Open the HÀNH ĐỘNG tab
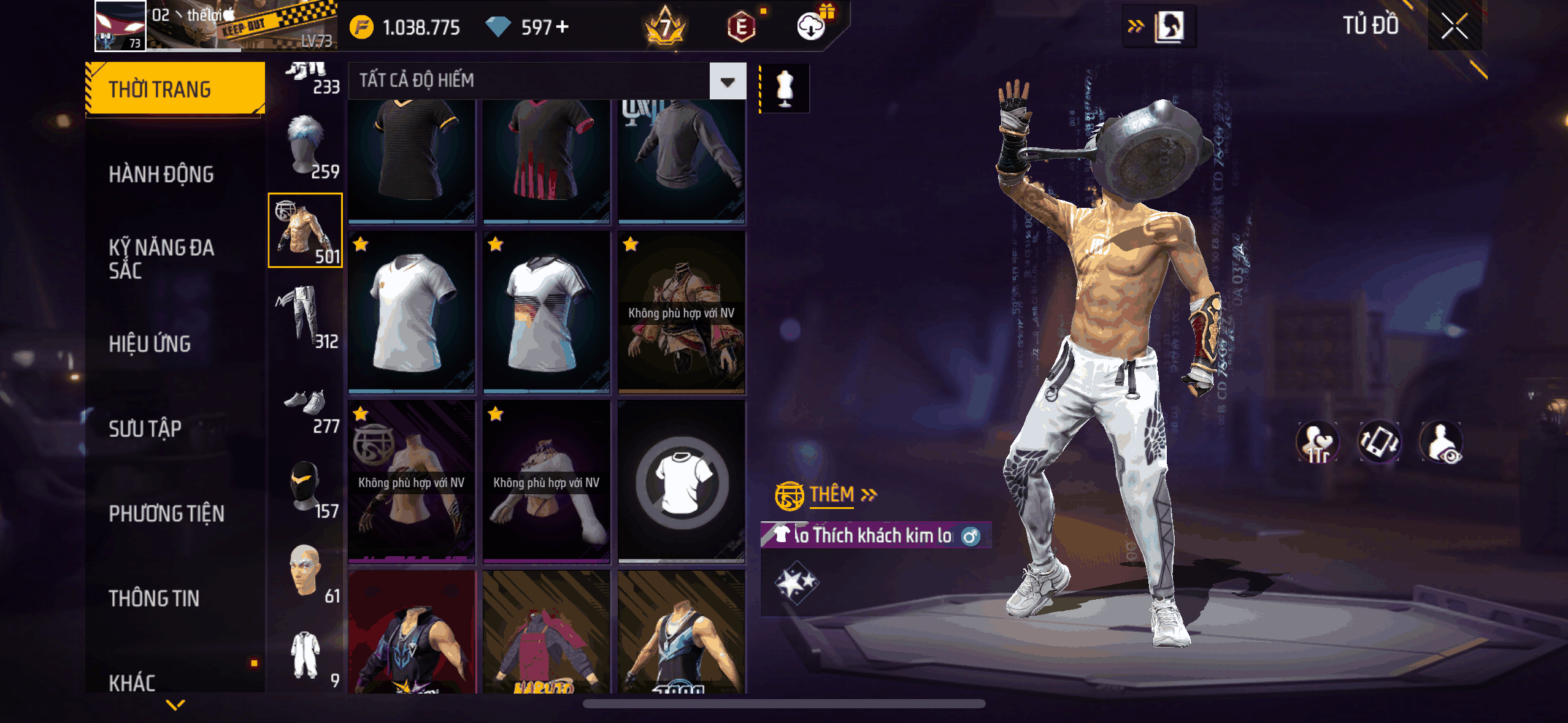The width and height of the screenshot is (1568, 723). click(161, 175)
